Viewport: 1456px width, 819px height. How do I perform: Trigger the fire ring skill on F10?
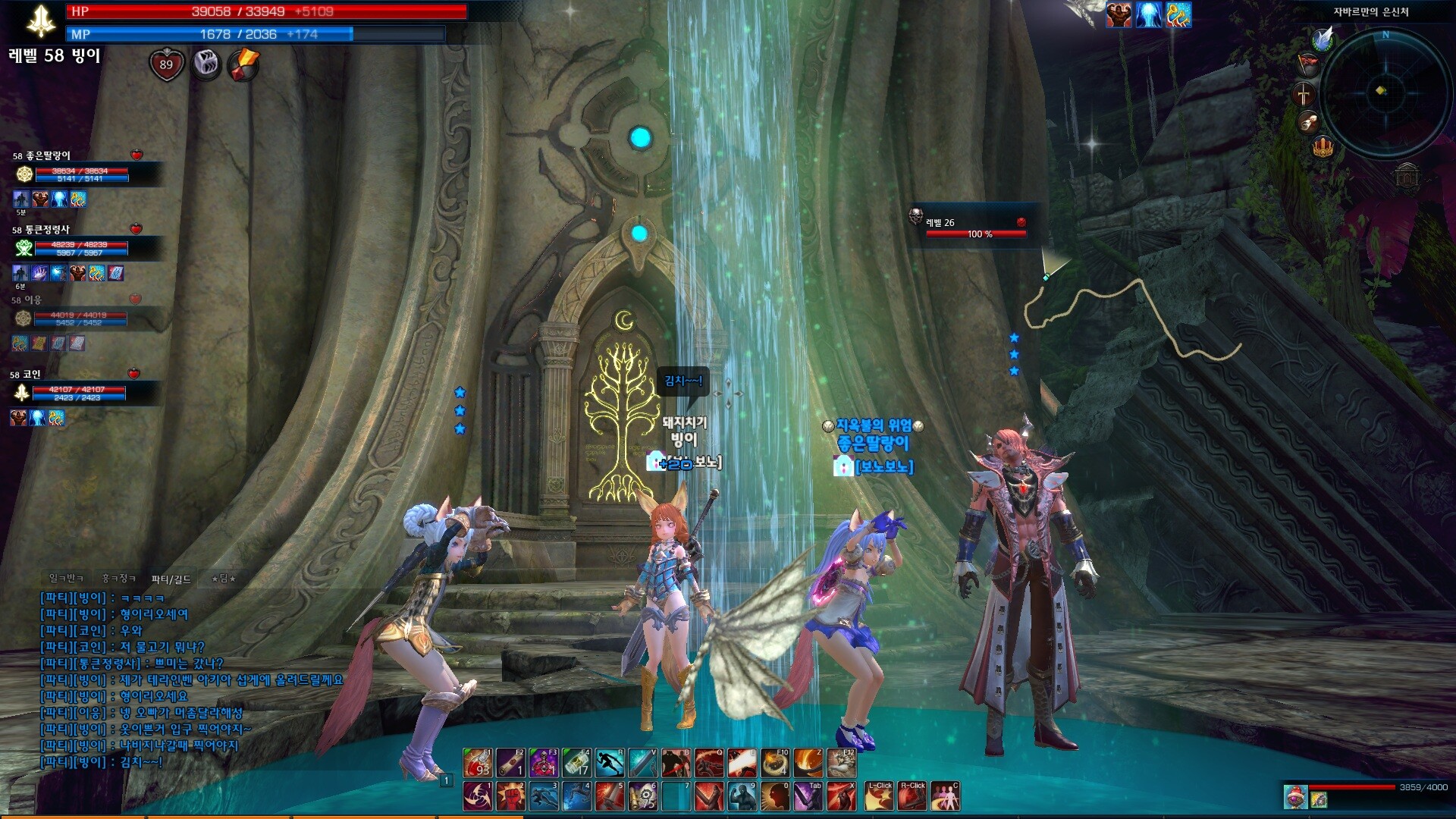(x=775, y=762)
